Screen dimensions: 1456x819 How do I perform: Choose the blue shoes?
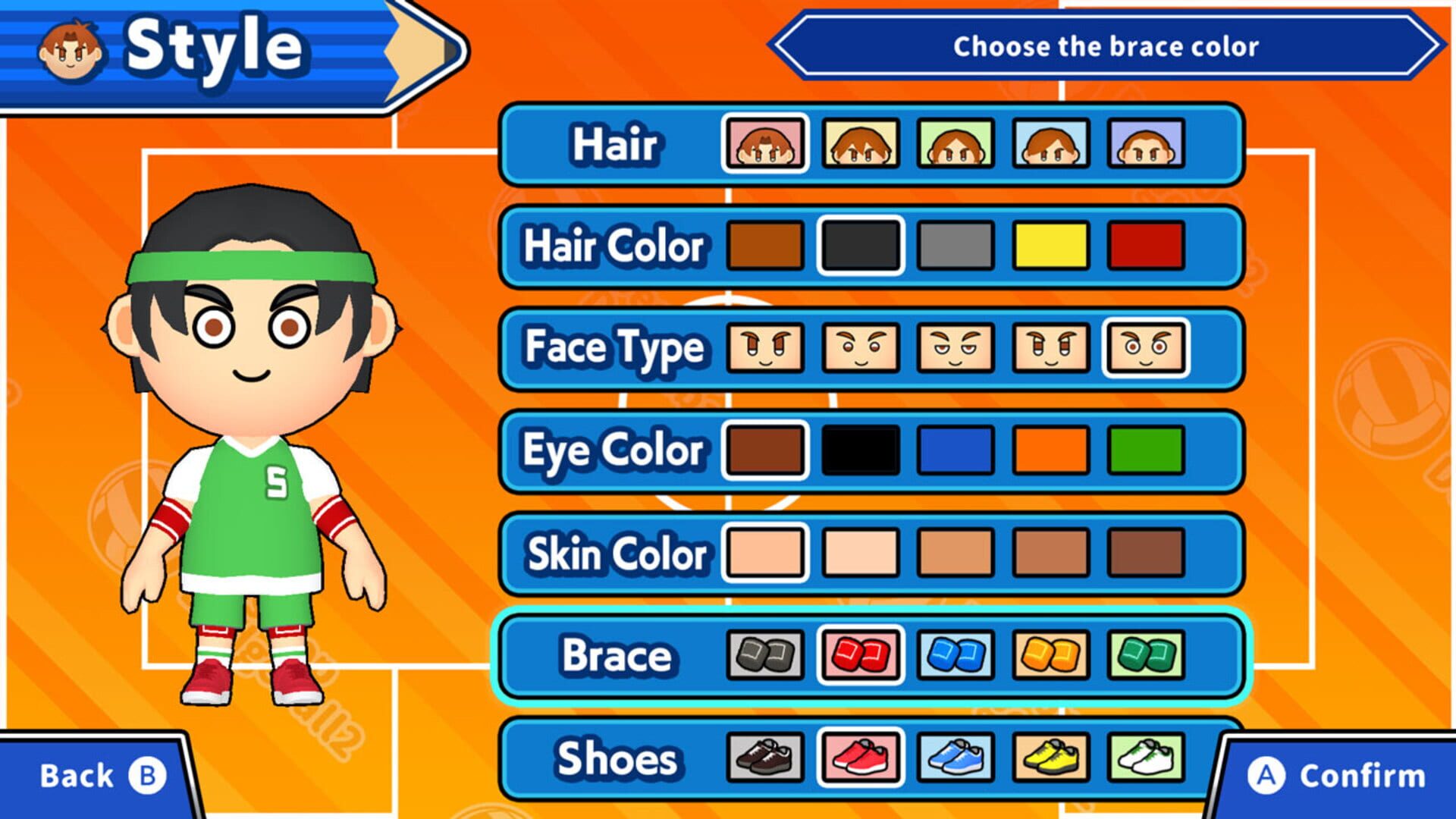tap(955, 758)
